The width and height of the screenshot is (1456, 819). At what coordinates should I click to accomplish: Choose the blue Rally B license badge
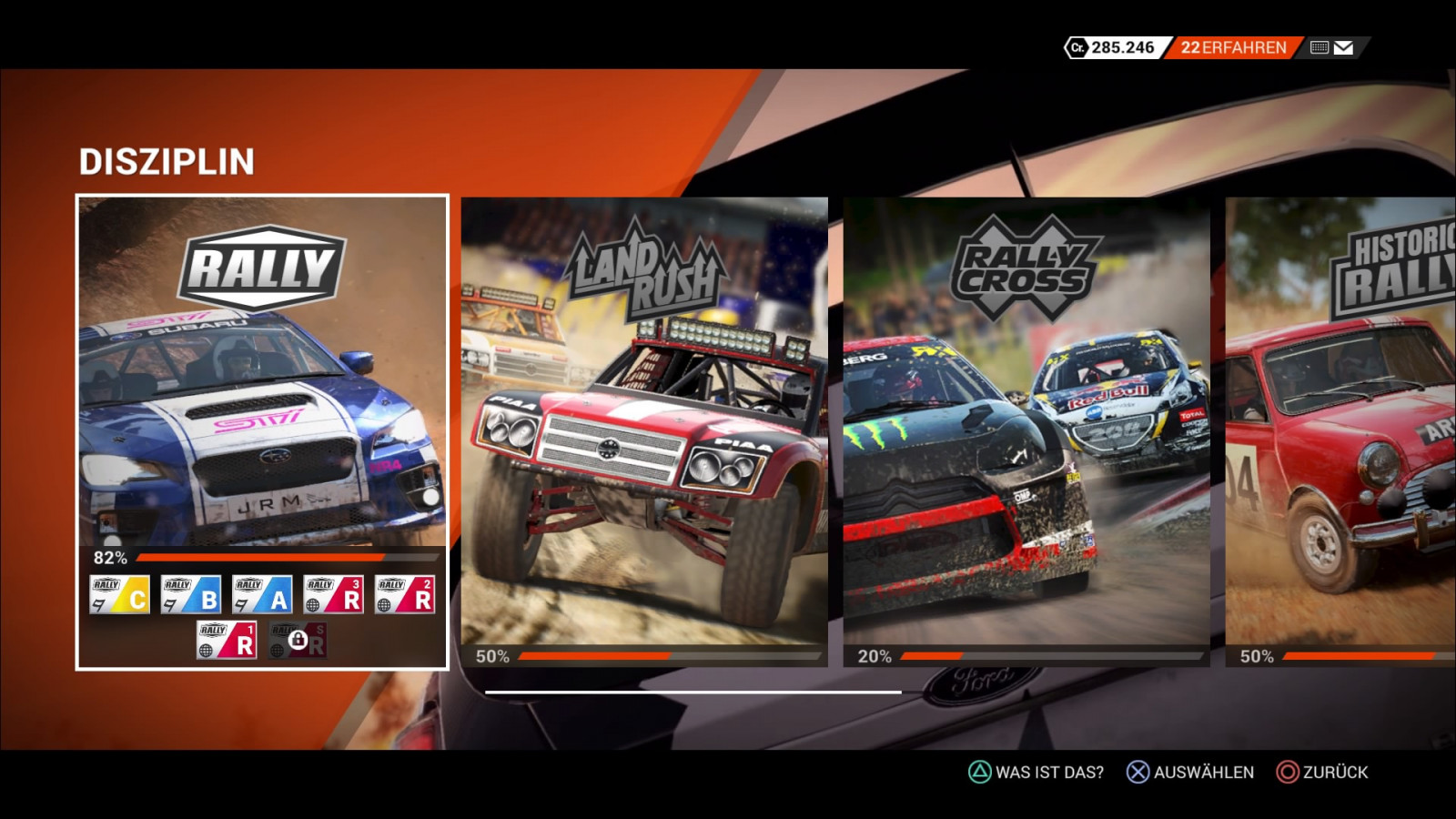click(191, 594)
